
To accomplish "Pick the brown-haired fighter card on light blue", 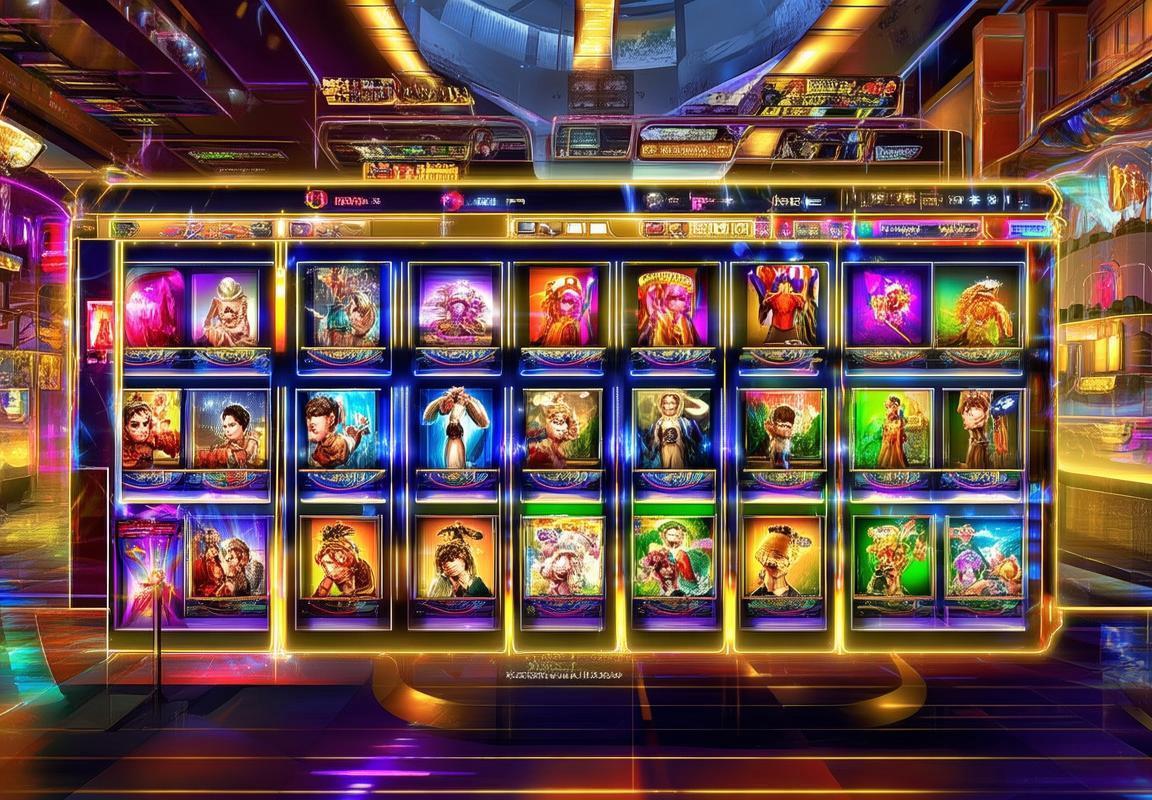I will coord(340,428).
